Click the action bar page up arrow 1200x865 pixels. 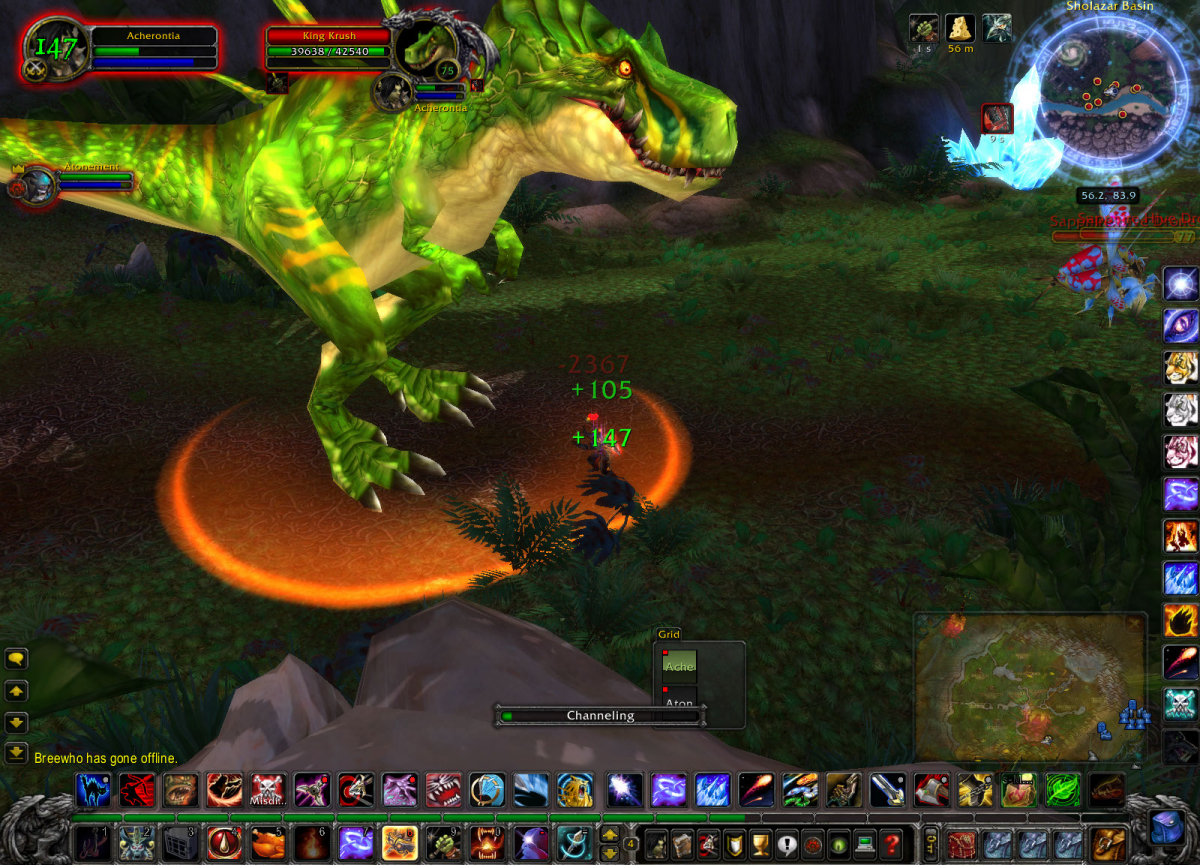tap(609, 833)
